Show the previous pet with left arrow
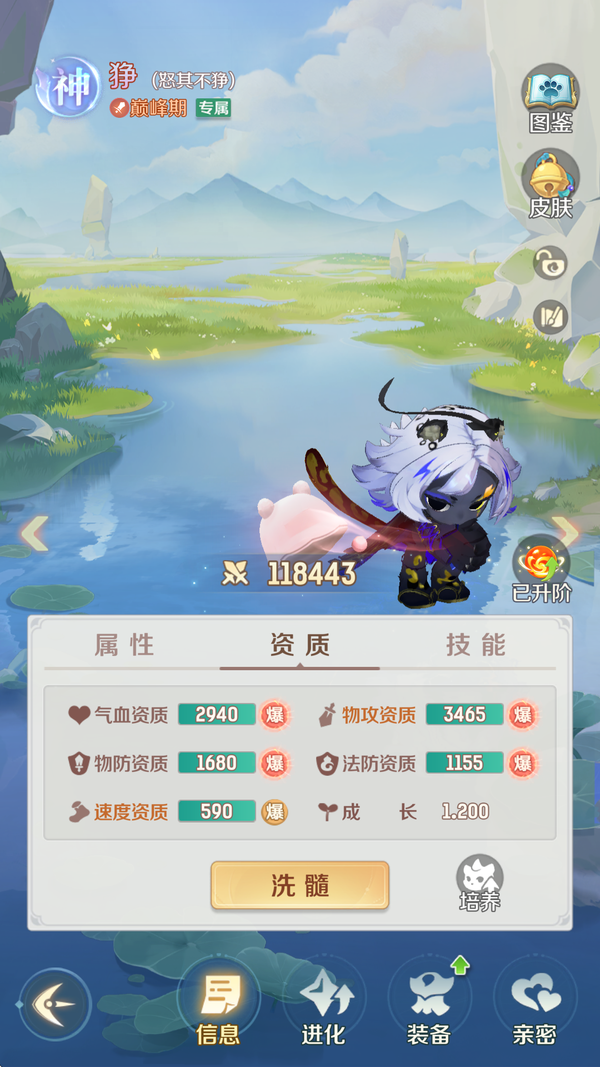Image resolution: width=600 pixels, height=1067 pixels. tap(34, 533)
